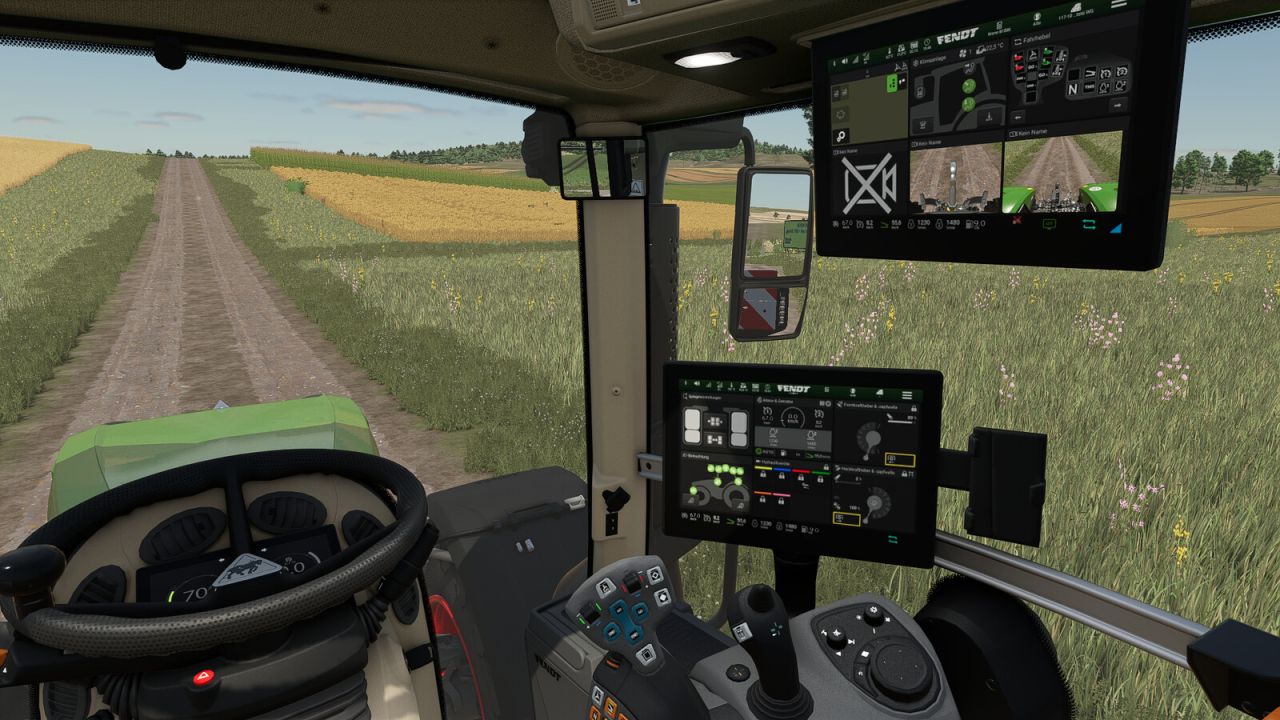
Task: Toggle the lock on the Frontkraftheber panel
Action: (x=915, y=408)
